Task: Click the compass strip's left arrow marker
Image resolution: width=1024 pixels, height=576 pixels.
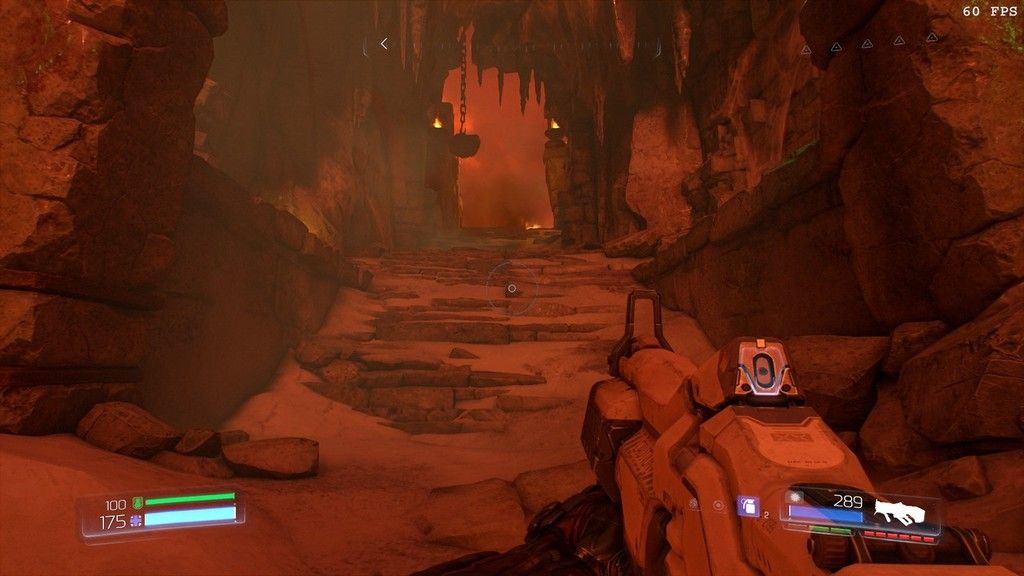Action: click(x=383, y=44)
